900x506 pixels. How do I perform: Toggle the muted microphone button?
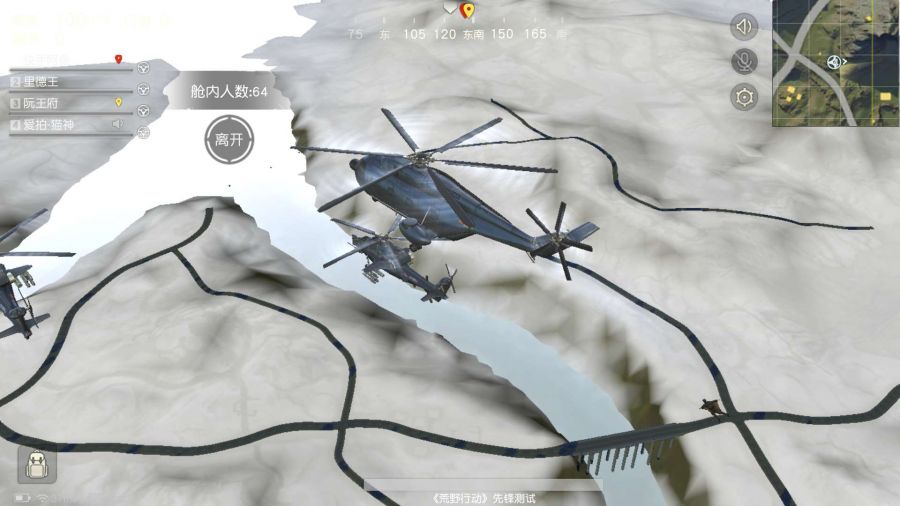pyautogui.click(x=744, y=62)
